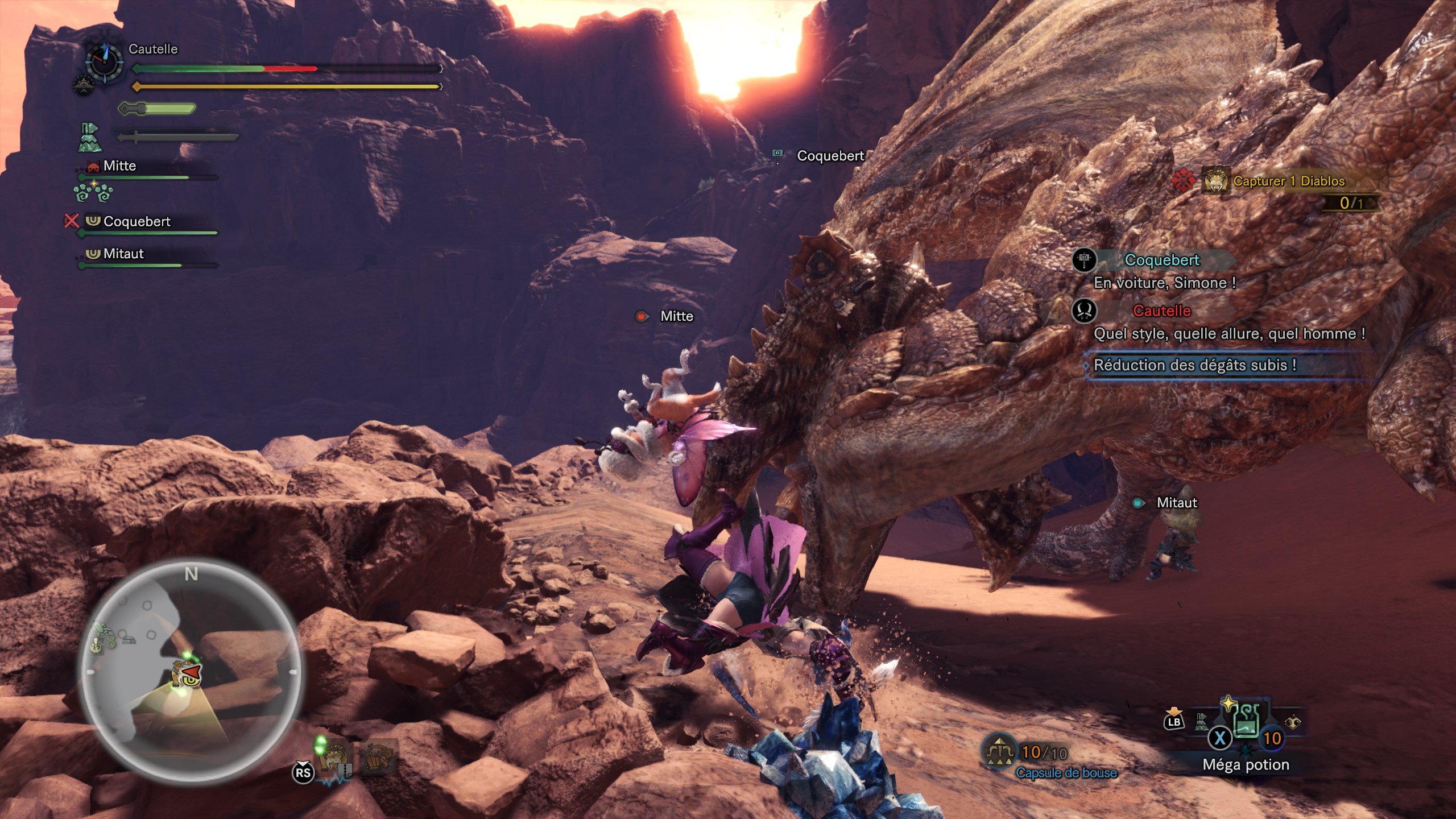1456x819 pixels.
Task: Open Cautelle's chat message
Action: pos(1228,334)
